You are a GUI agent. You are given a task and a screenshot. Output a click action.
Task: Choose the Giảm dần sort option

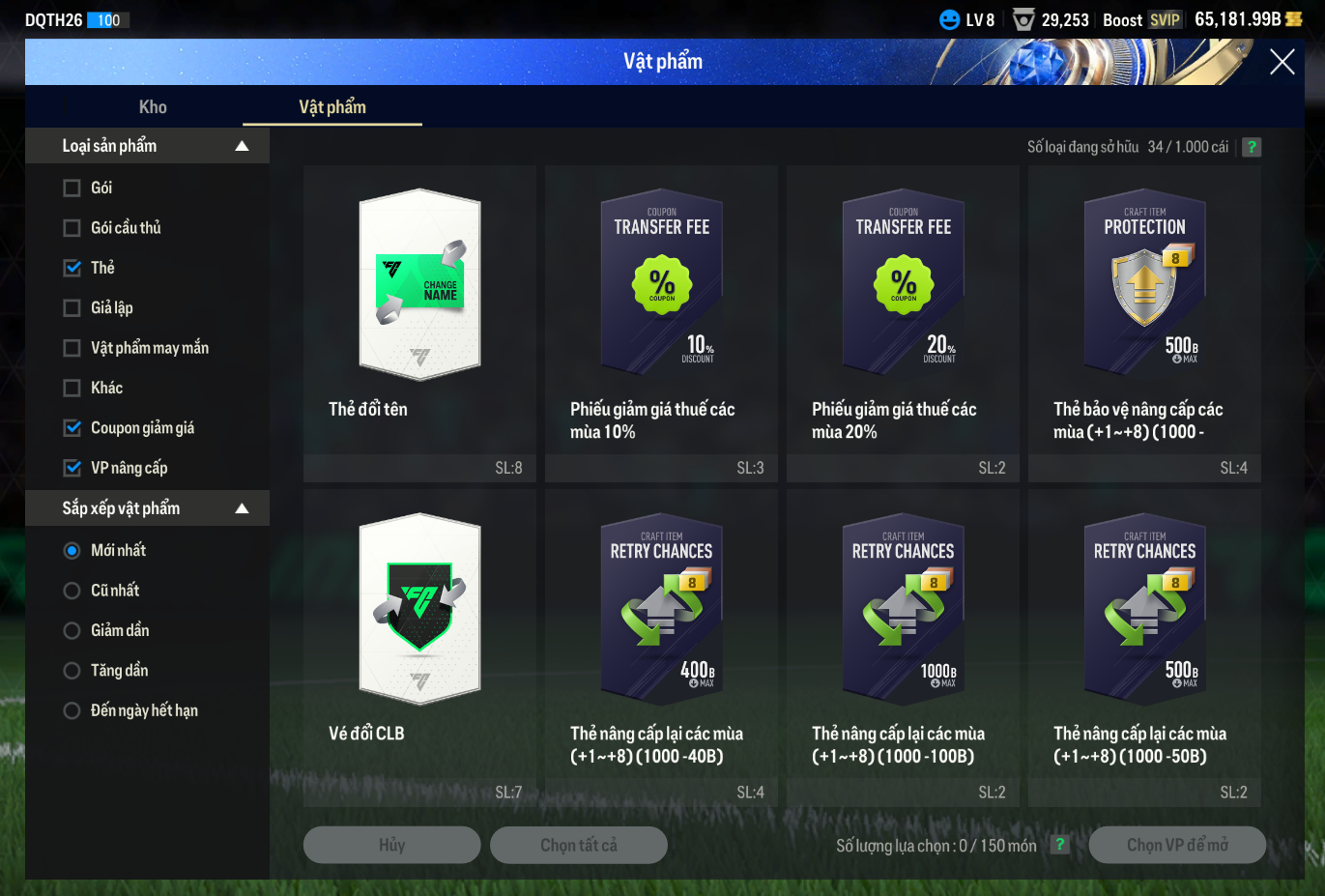(72, 631)
